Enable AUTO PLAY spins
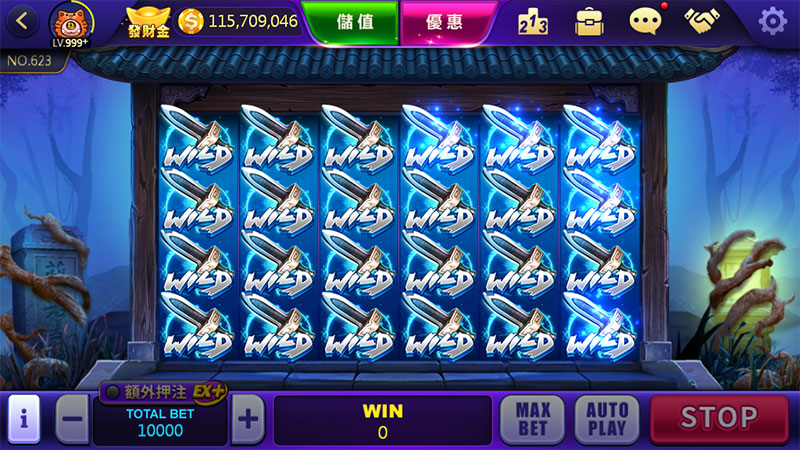Image resolution: width=800 pixels, height=450 pixels. pyautogui.click(x=606, y=419)
